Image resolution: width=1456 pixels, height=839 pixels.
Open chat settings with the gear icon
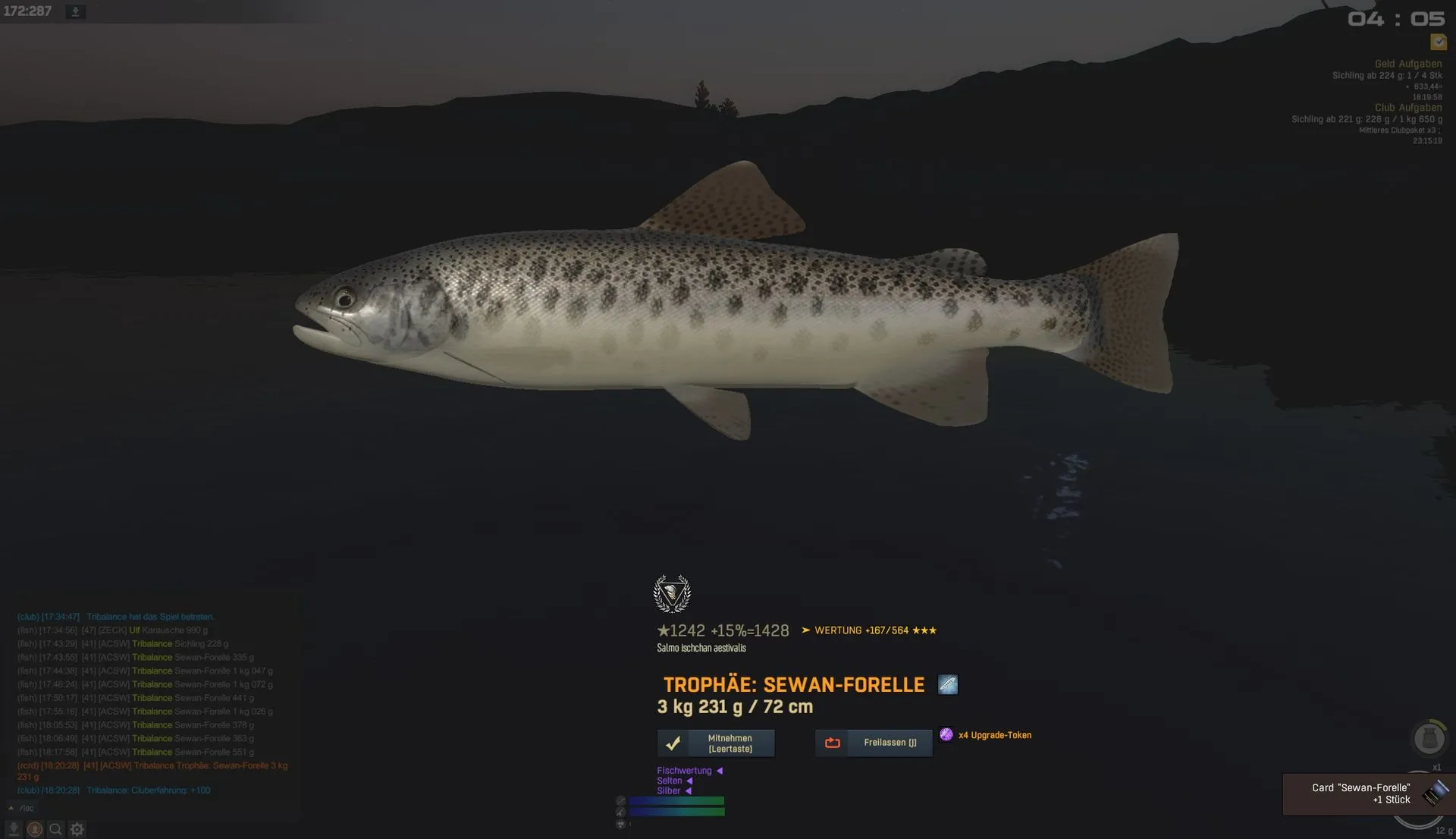pos(77,829)
